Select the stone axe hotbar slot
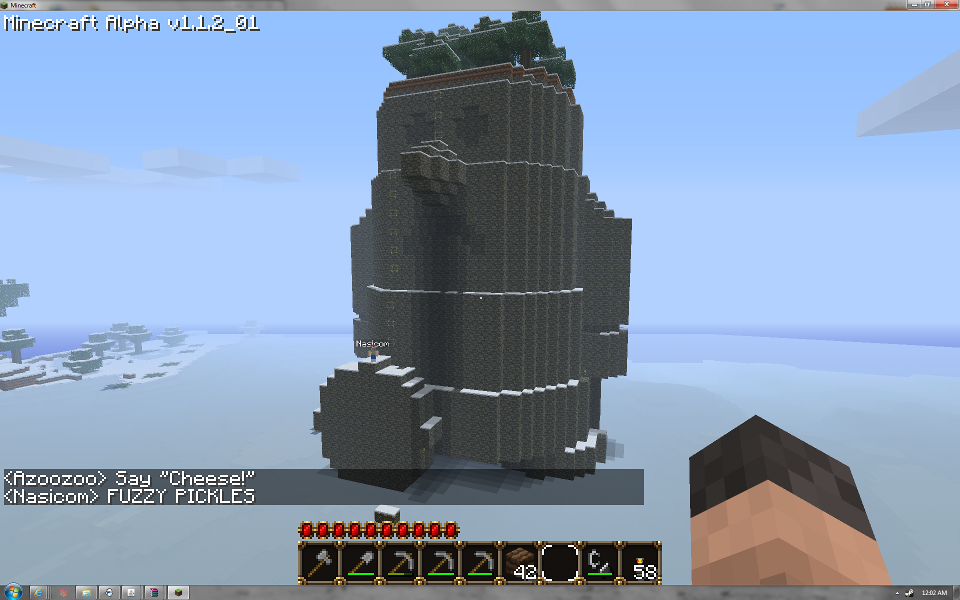Image resolution: width=960 pixels, height=600 pixels. click(320, 563)
